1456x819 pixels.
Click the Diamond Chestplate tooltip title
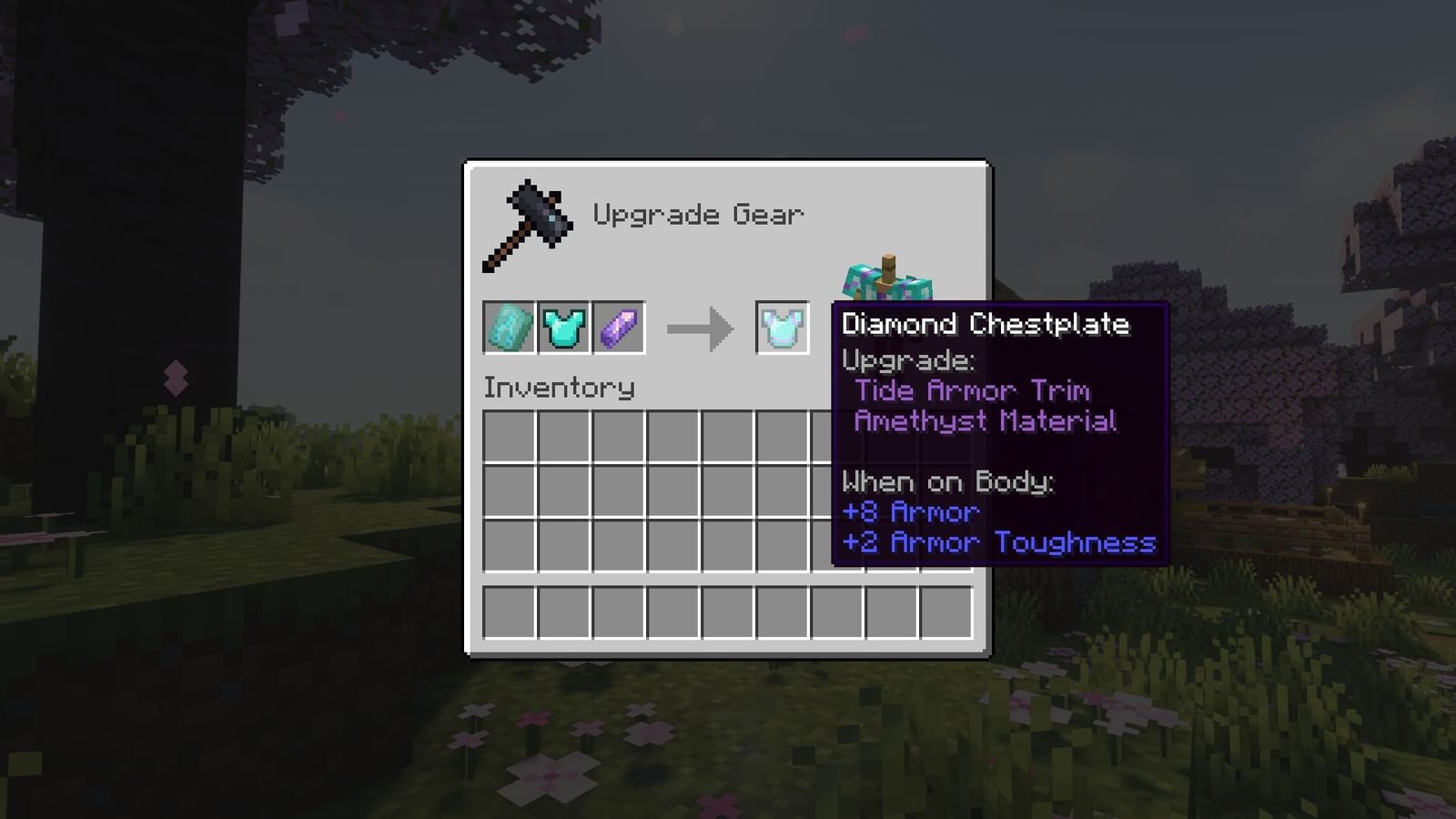[986, 324]
